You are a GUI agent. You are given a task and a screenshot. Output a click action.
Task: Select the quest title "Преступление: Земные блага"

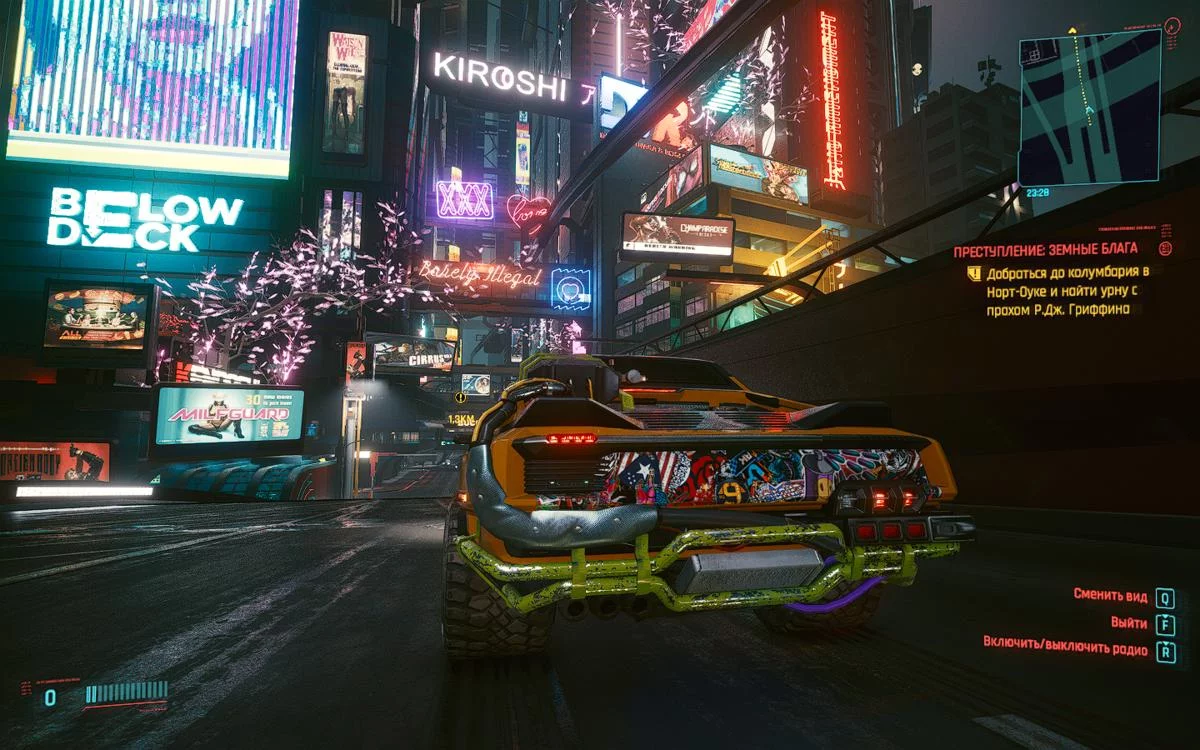click(1045, 250)
